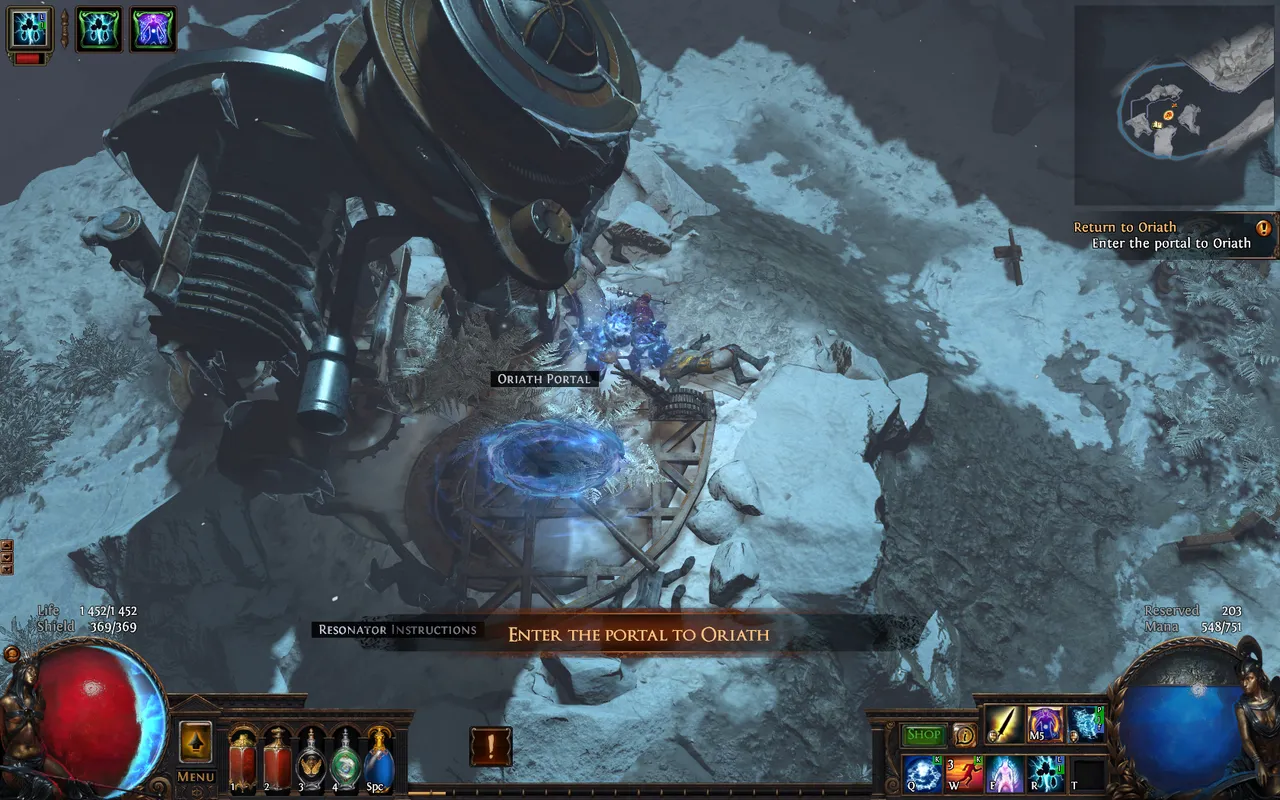The image size is (1280, 800).
Task: Activate the blue orb skill on Q
Action: 923,774
